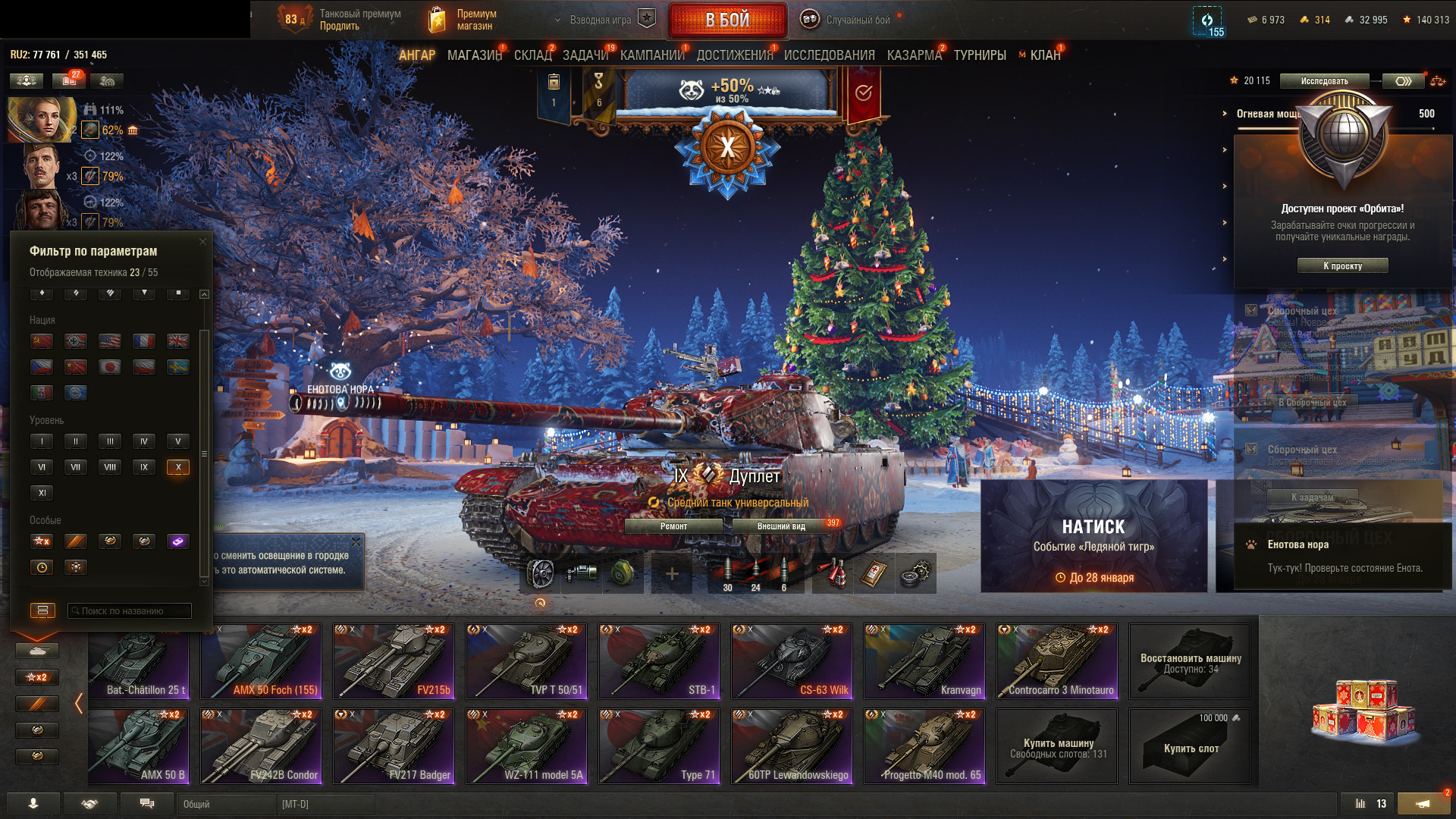Click the Исследовать button
The width and height of the screenshot is (1456, 819).
[x=1324, y=81]
